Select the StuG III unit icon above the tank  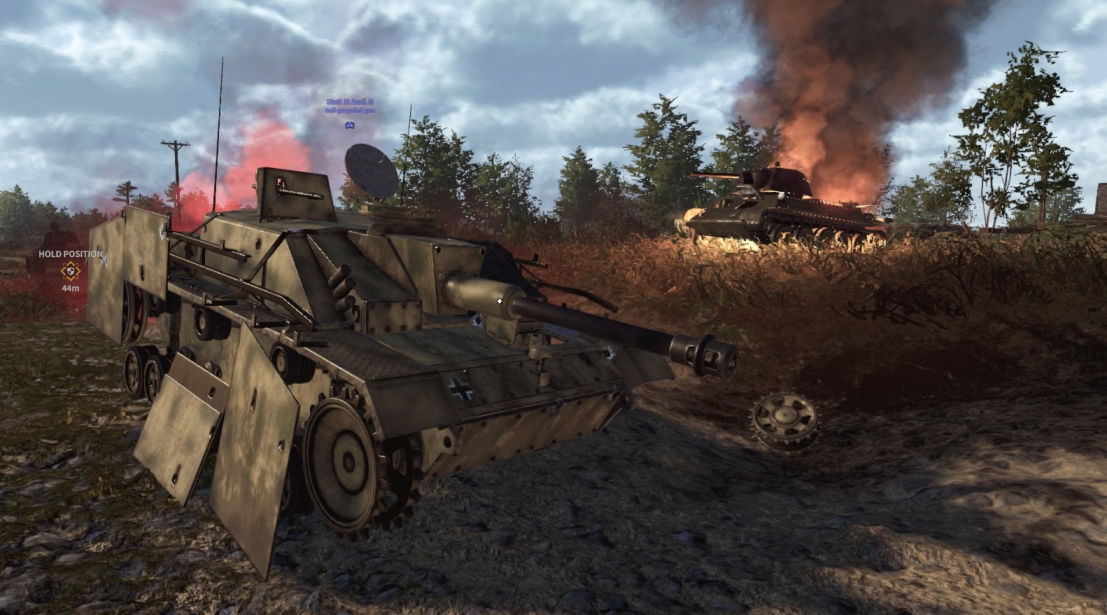click(x=349, y=125)
